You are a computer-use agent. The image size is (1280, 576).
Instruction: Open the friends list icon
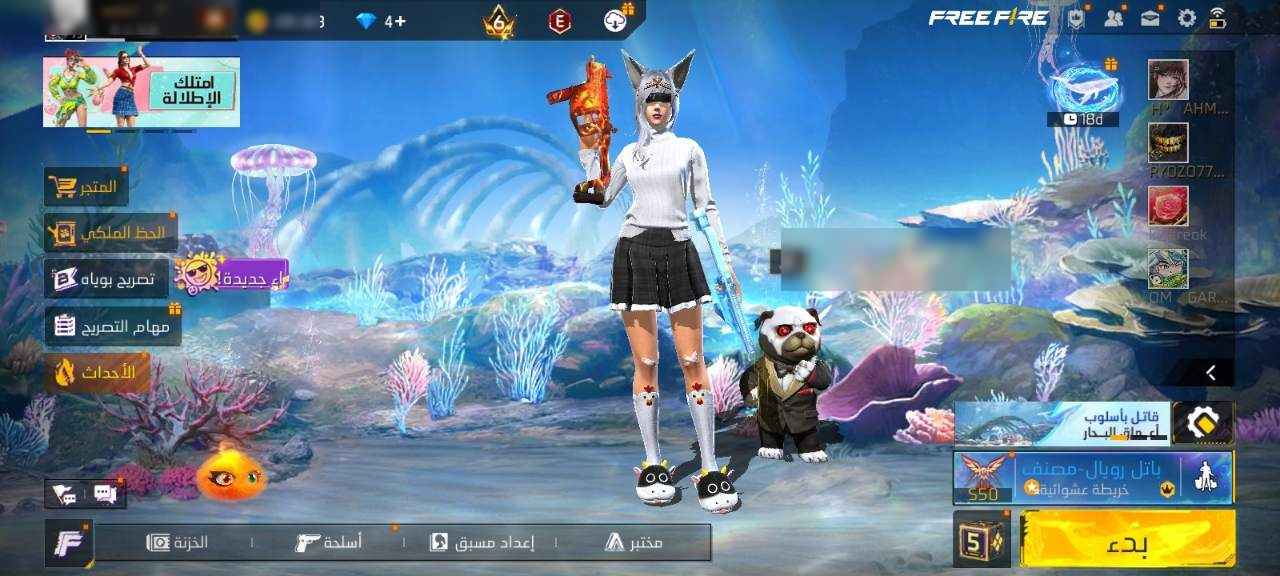[1113, 18]
